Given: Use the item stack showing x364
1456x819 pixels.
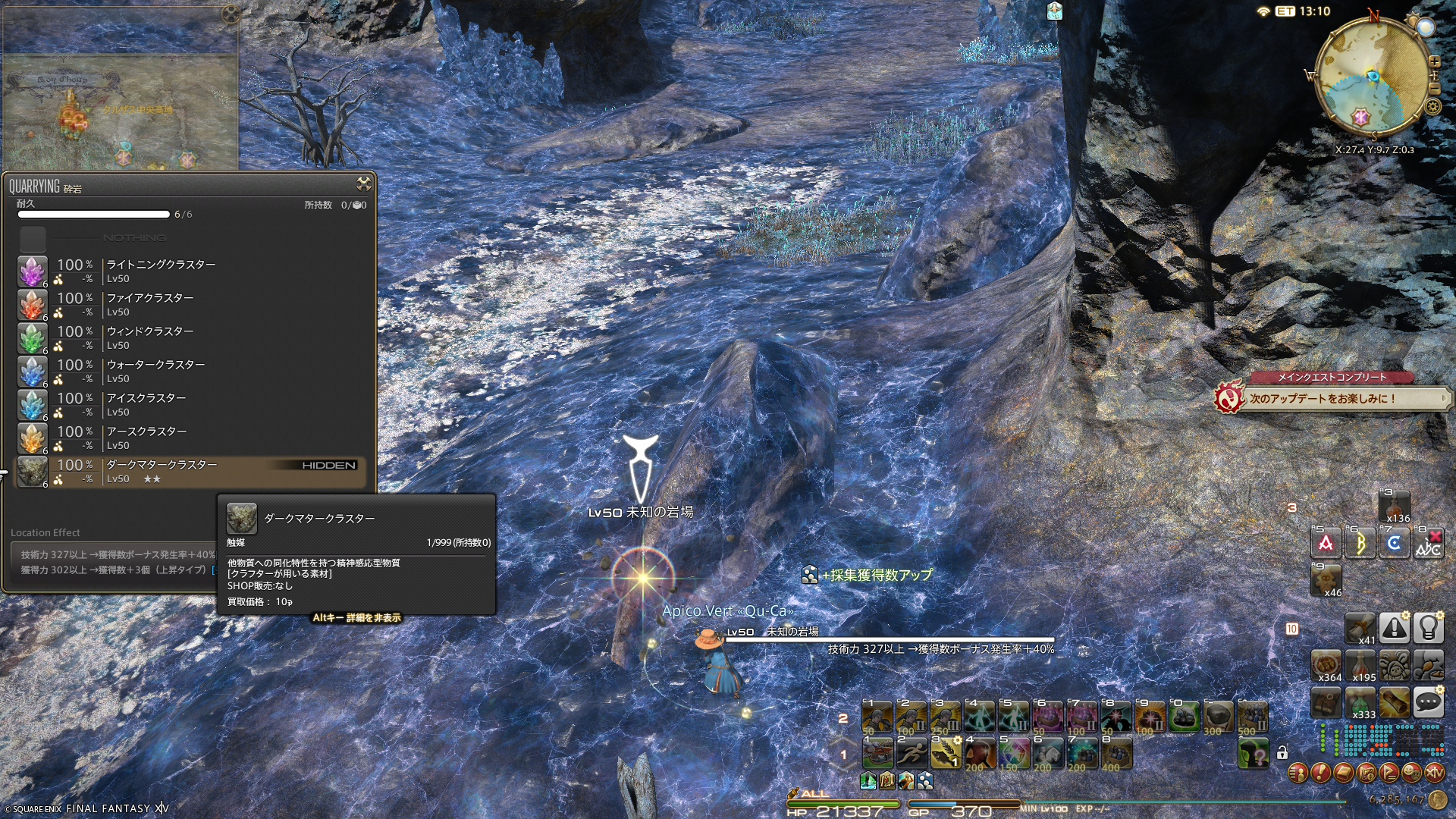Looking at the screenshot, I should 1326,665.
